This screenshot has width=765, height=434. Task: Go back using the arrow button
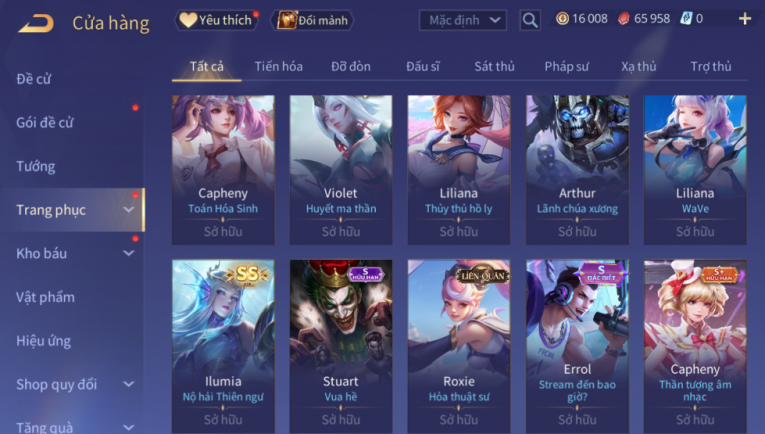pos(36,22)
